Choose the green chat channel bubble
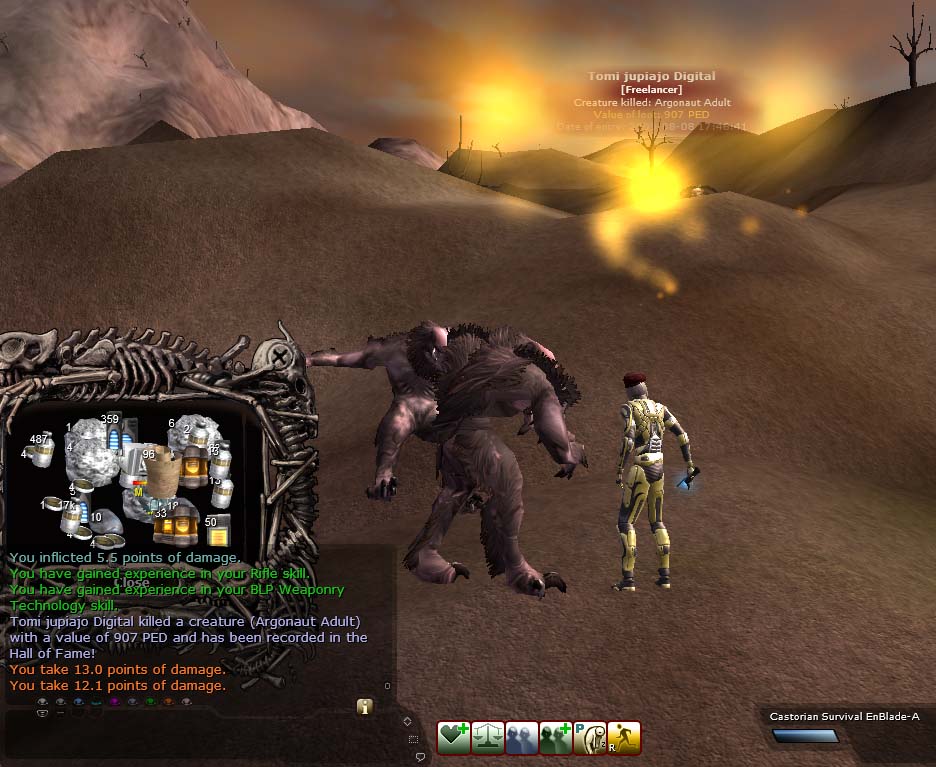This screenshot has height=767, width=936. [x=149, y=702]
